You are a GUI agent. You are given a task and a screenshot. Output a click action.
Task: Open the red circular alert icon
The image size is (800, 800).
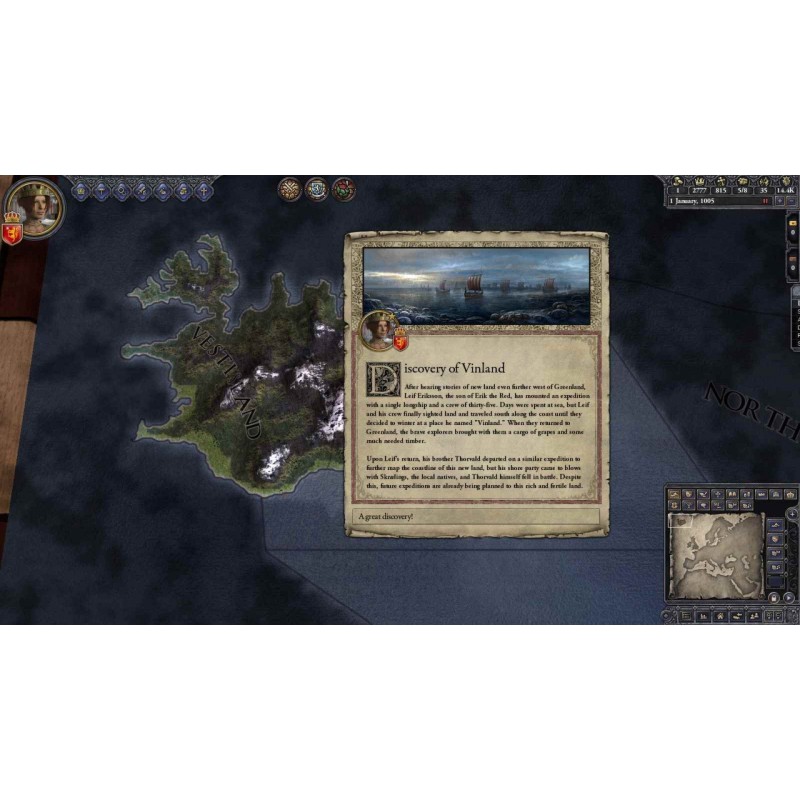(343, 189)
